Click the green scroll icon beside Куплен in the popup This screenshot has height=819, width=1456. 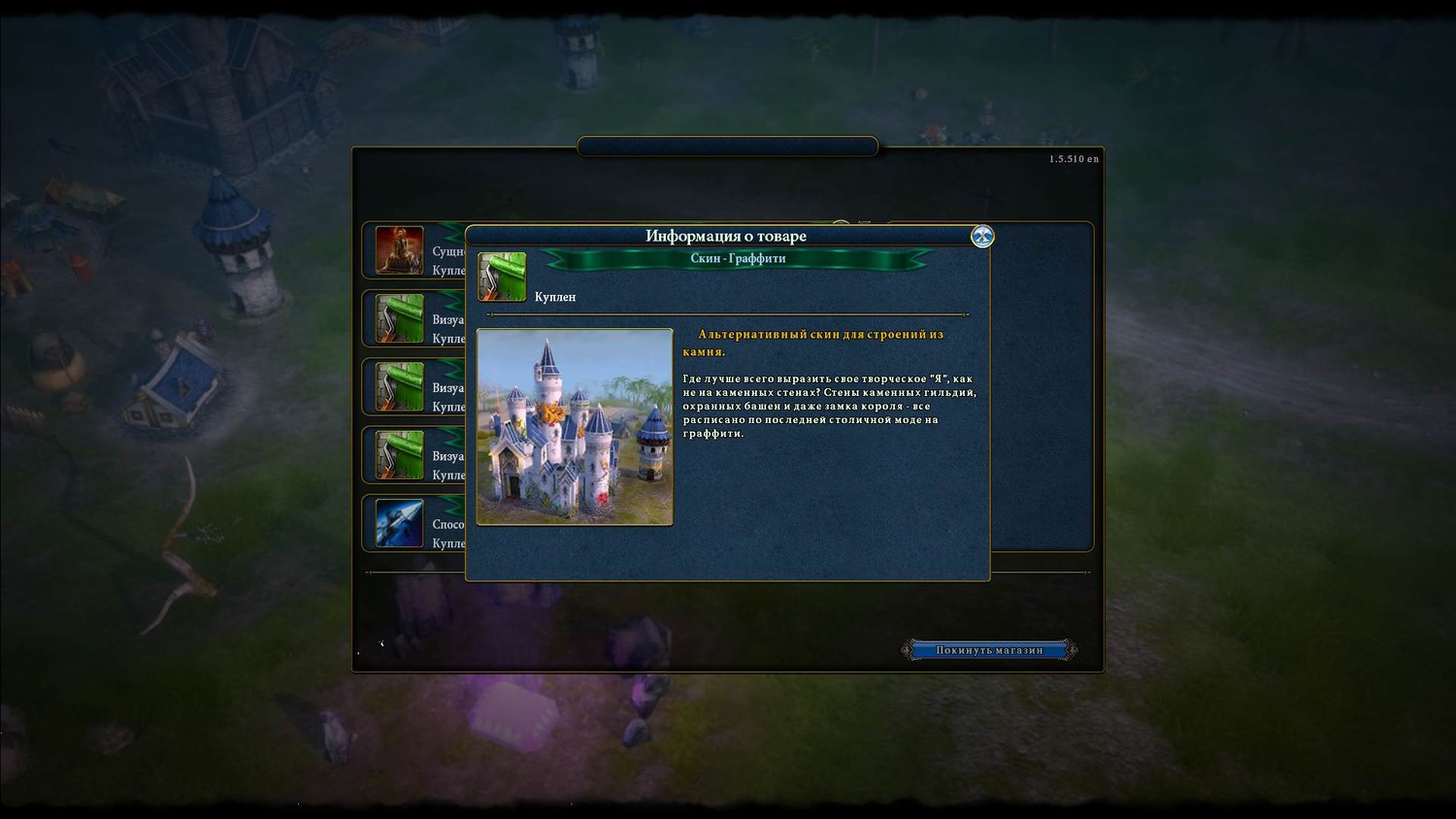point(502,278)
